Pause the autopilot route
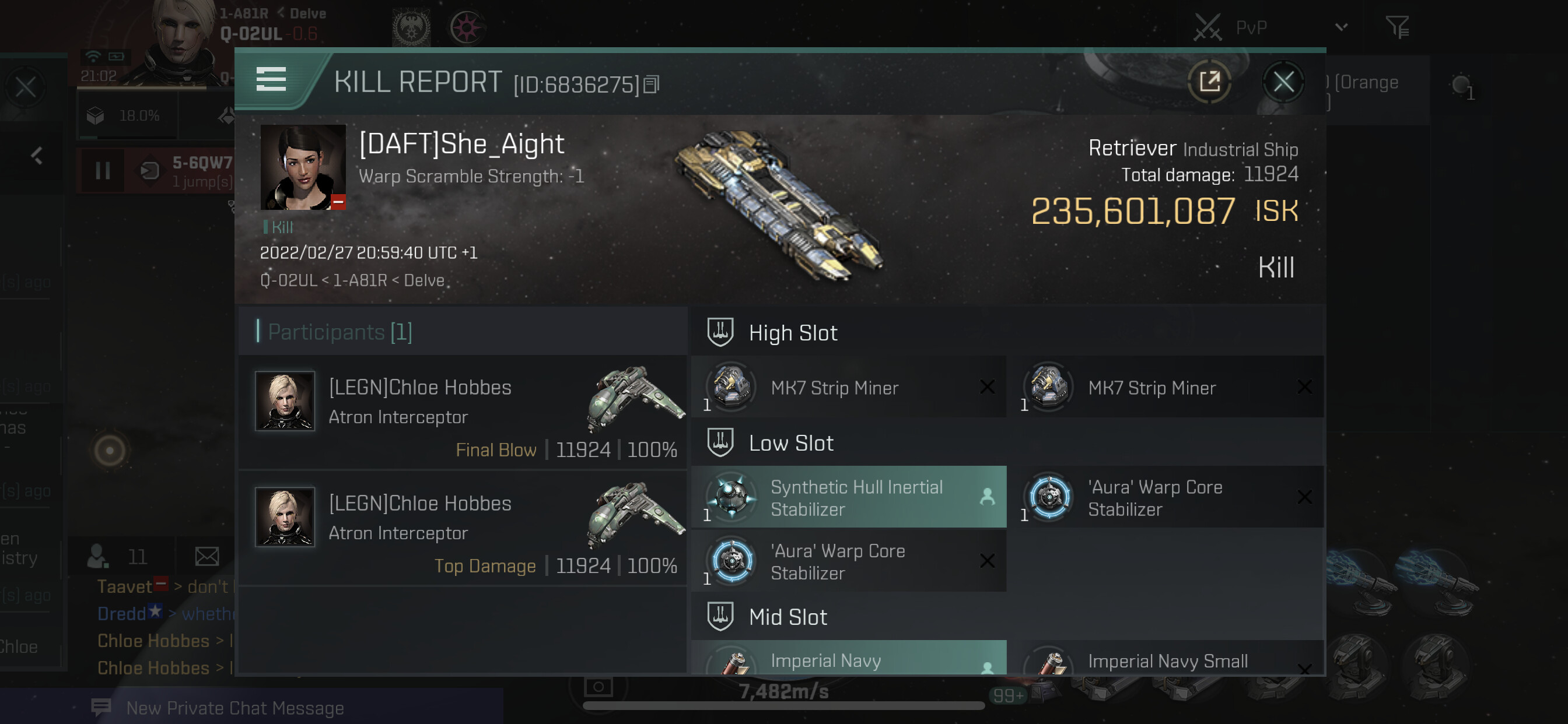 (x=103, y=171)
